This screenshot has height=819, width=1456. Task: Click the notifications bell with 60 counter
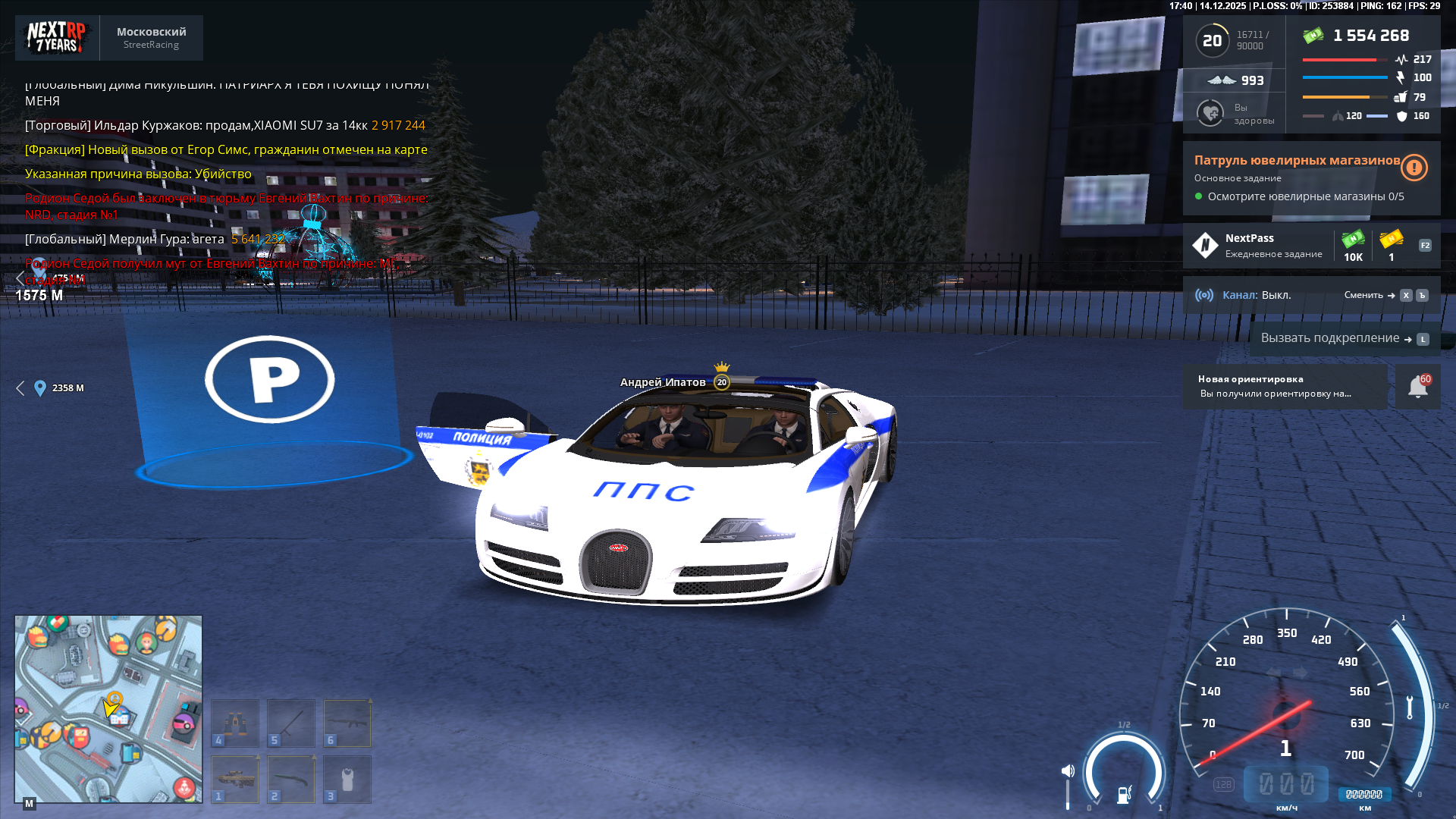1417,386
